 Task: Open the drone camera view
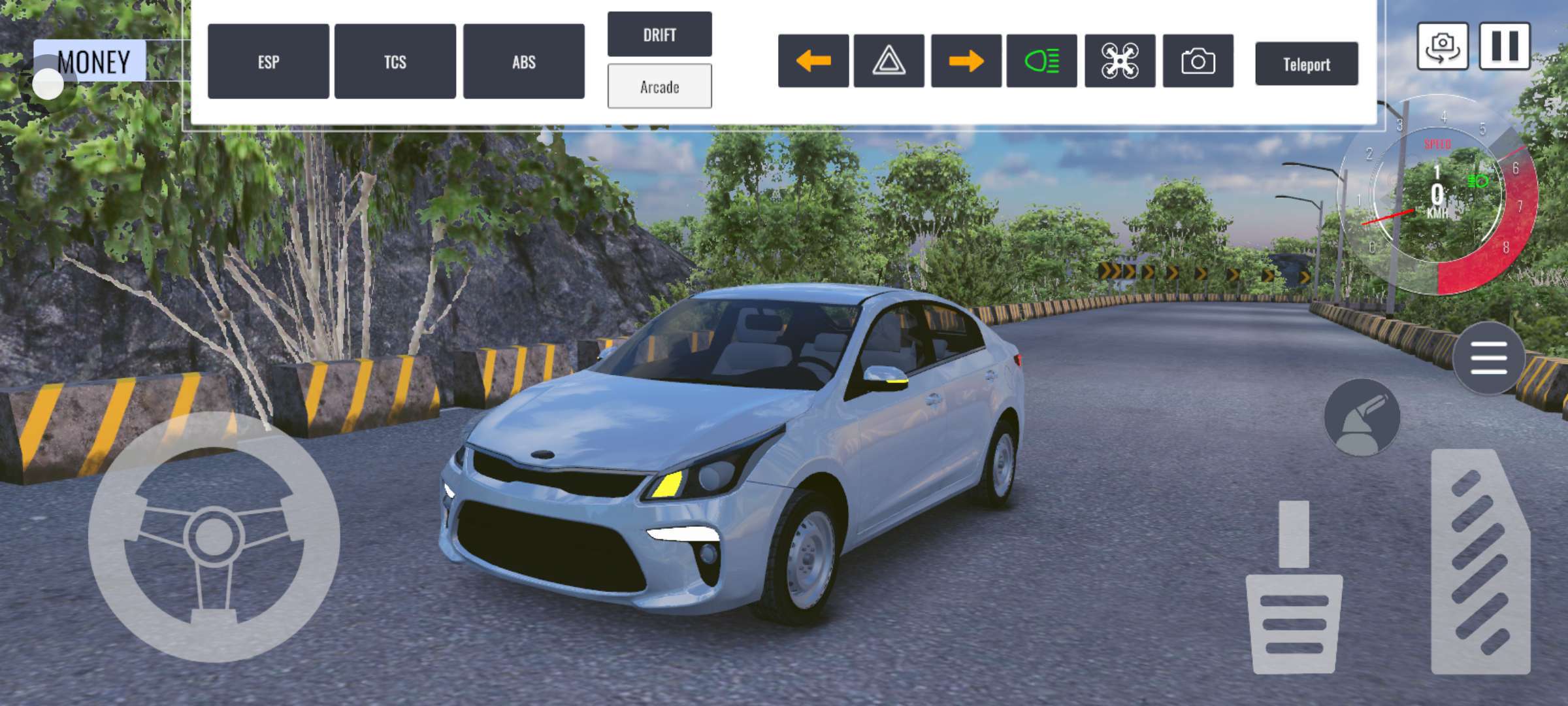tap(1119, 61)
